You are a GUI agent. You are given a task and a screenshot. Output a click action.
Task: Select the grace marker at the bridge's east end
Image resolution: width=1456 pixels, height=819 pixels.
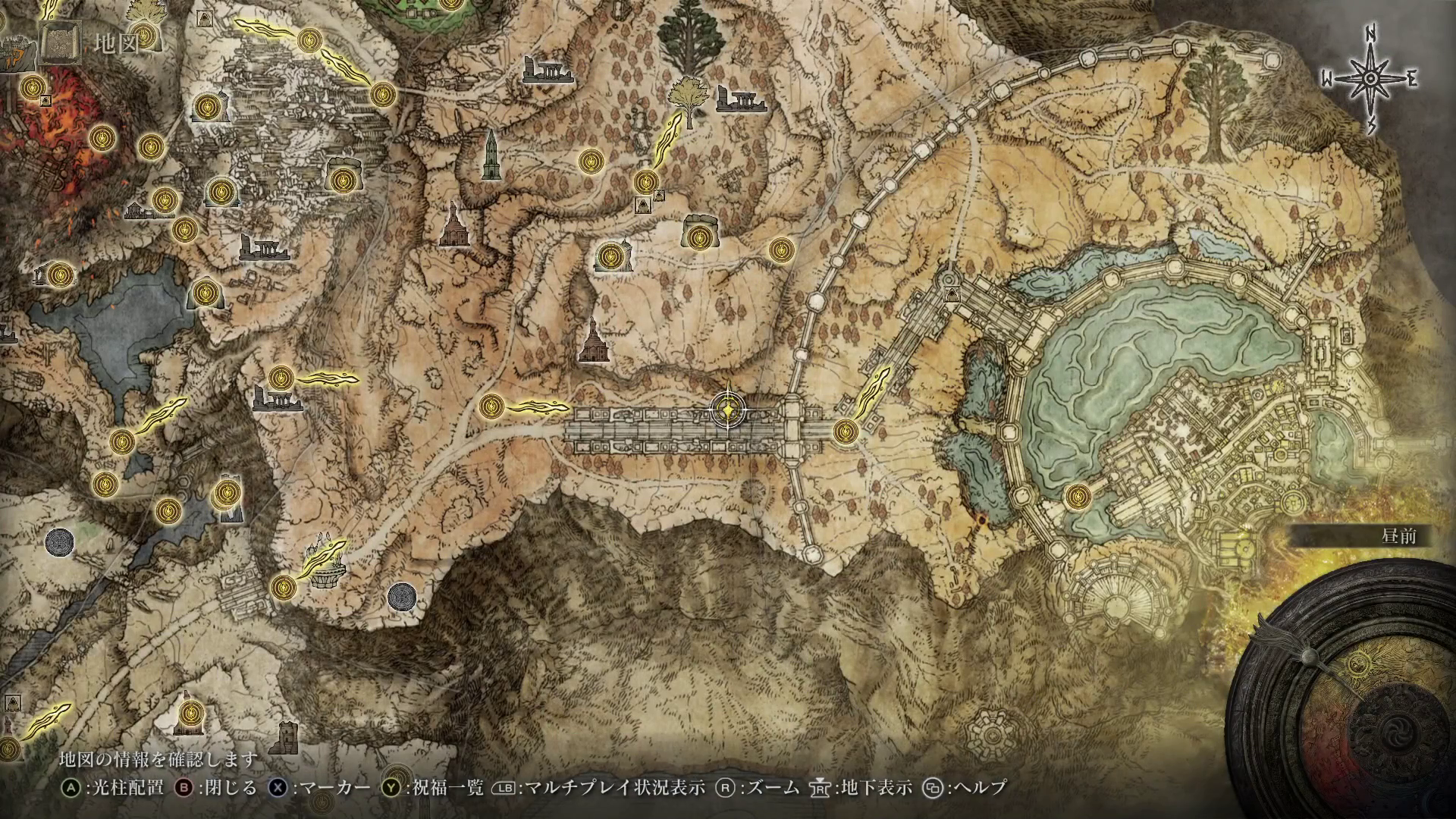844,431
